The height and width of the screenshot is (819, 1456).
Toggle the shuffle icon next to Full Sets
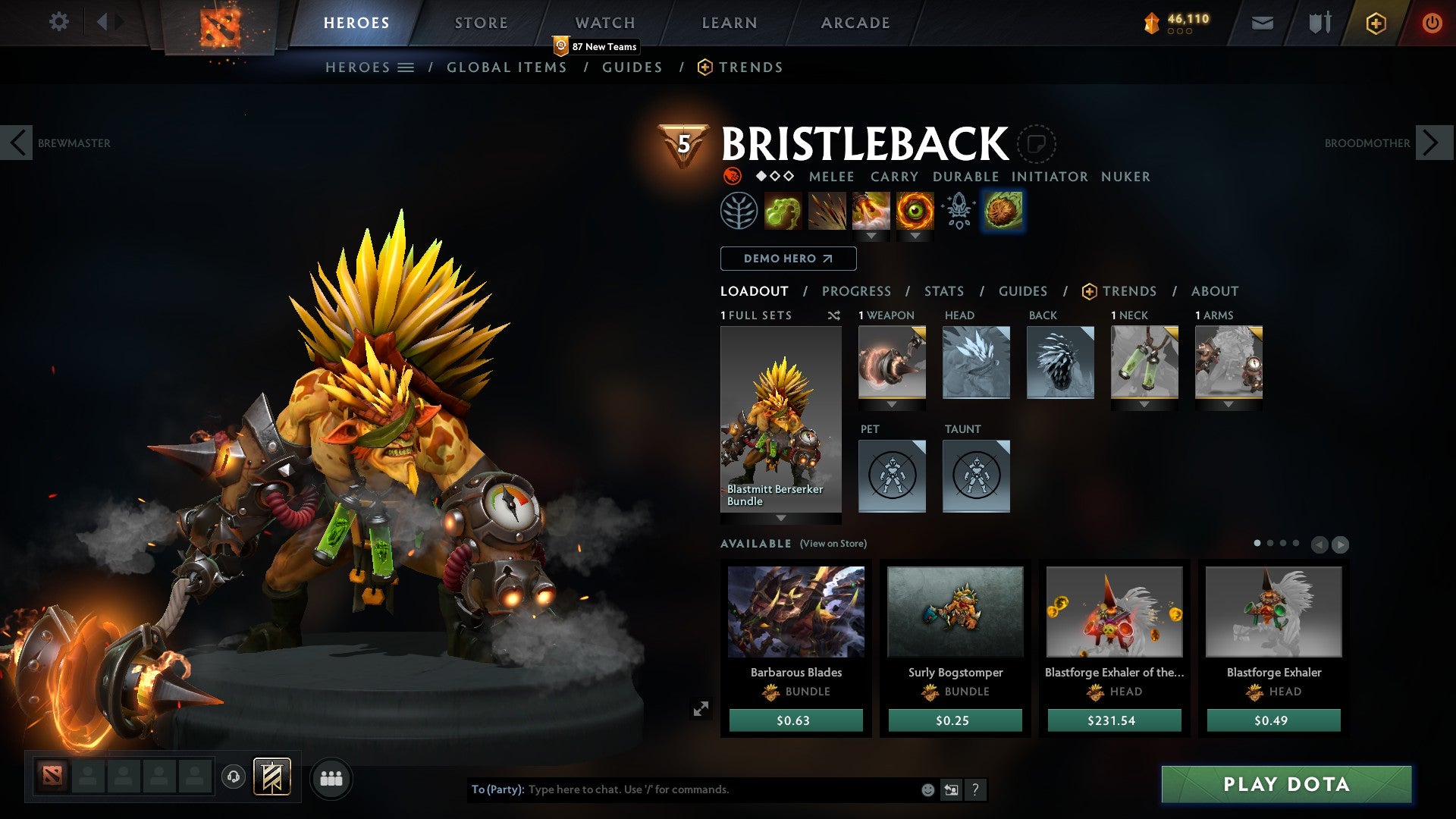833,316
